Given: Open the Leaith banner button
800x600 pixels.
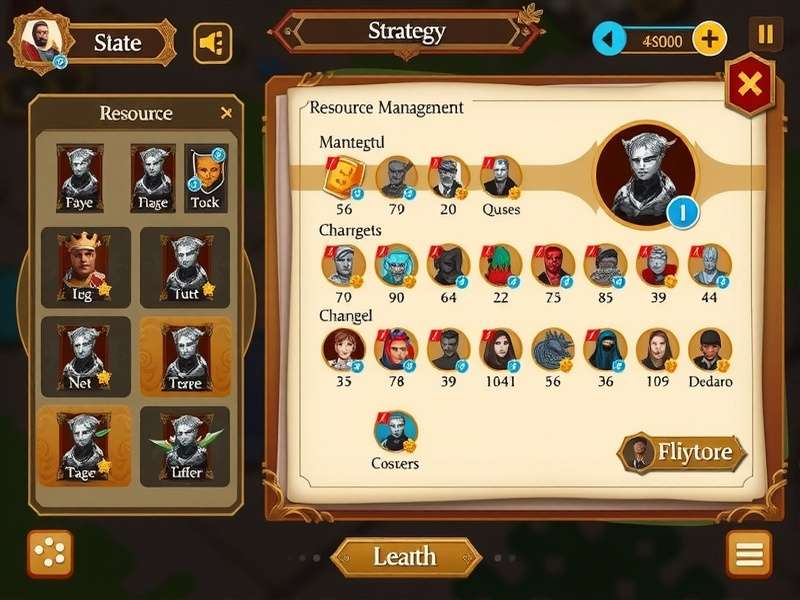Looking at the screenshot, I should (405, 556).
